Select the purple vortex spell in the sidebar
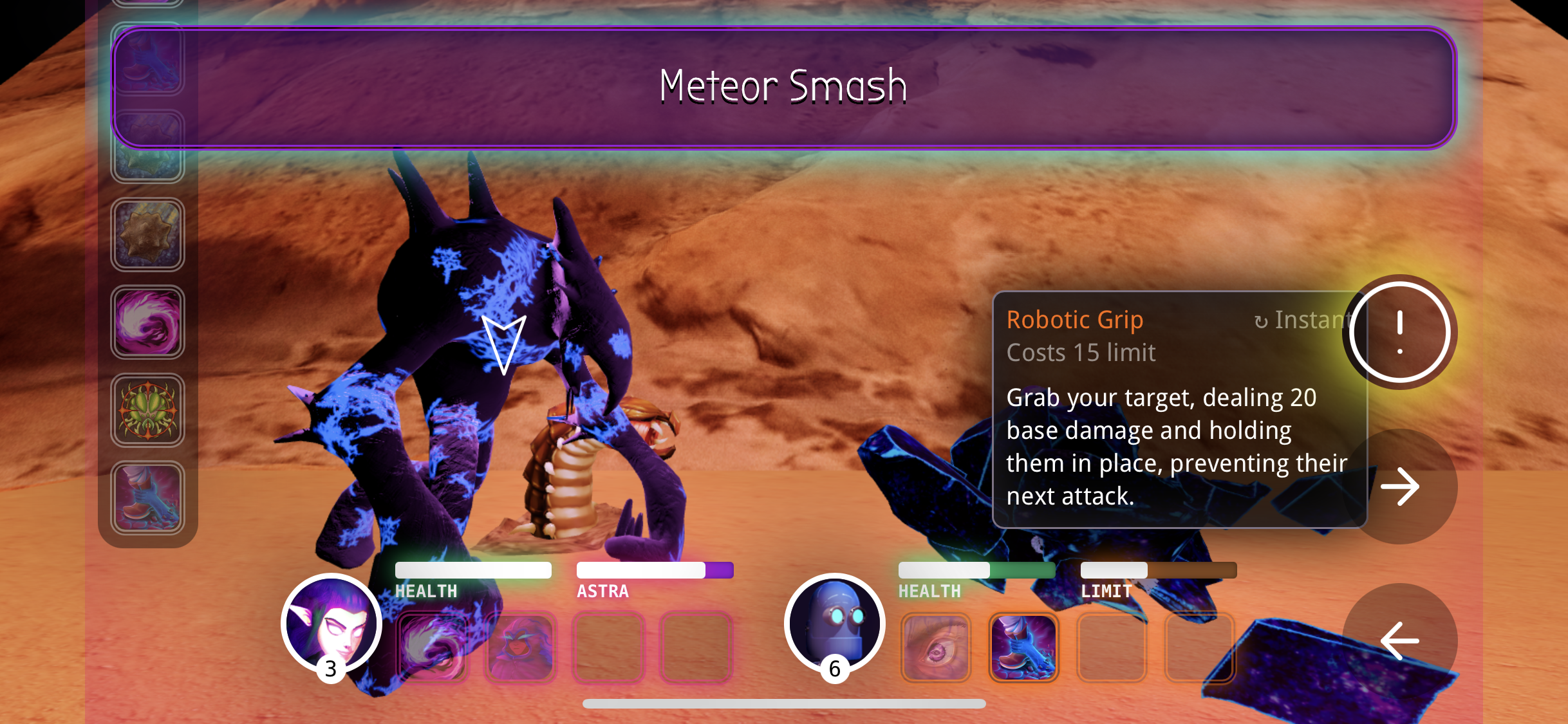 click(147, 322)
